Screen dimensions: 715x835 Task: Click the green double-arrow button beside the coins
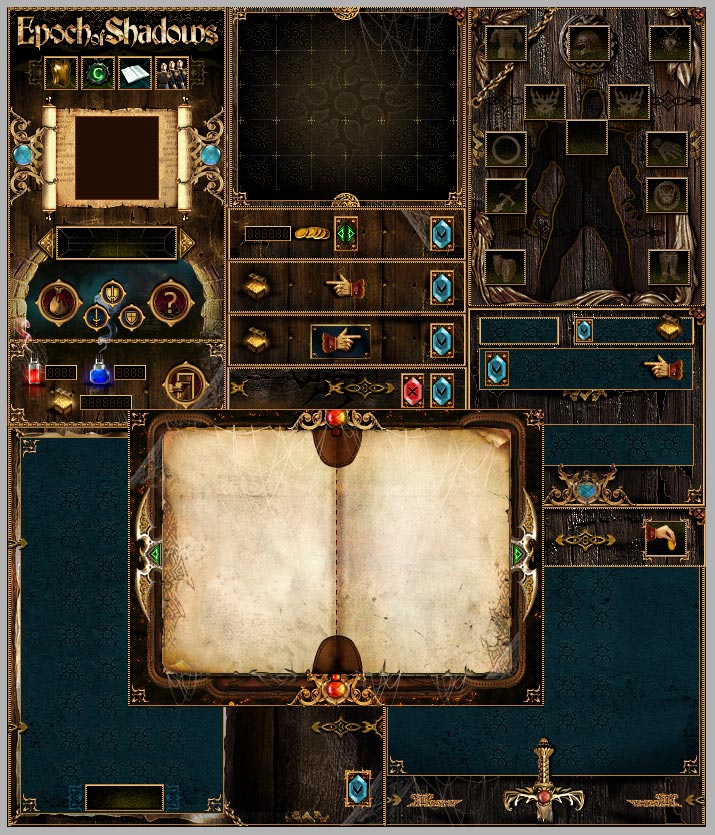tap(346, 234)
